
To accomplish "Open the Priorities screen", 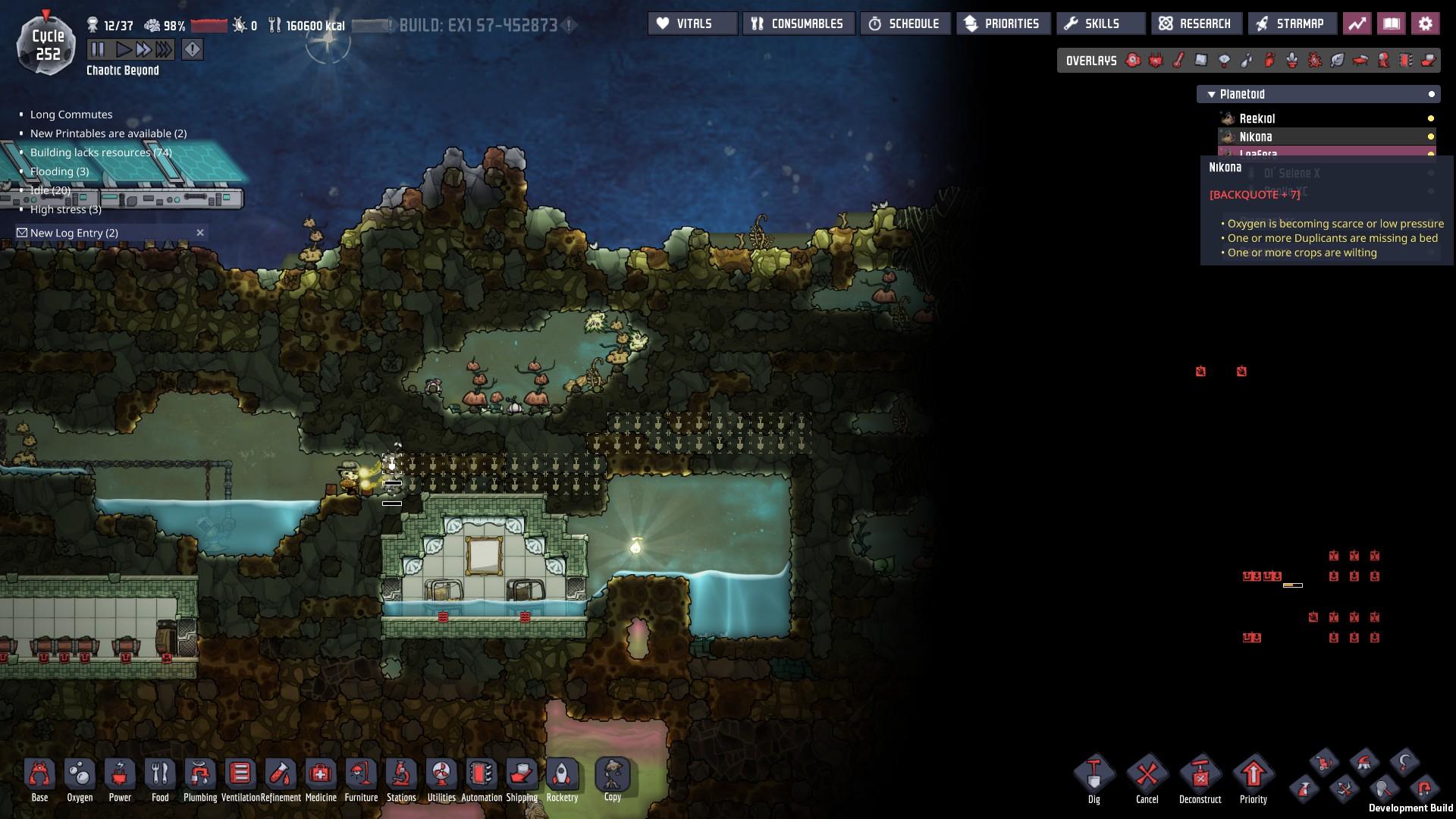I will (x=1003, y=24).
